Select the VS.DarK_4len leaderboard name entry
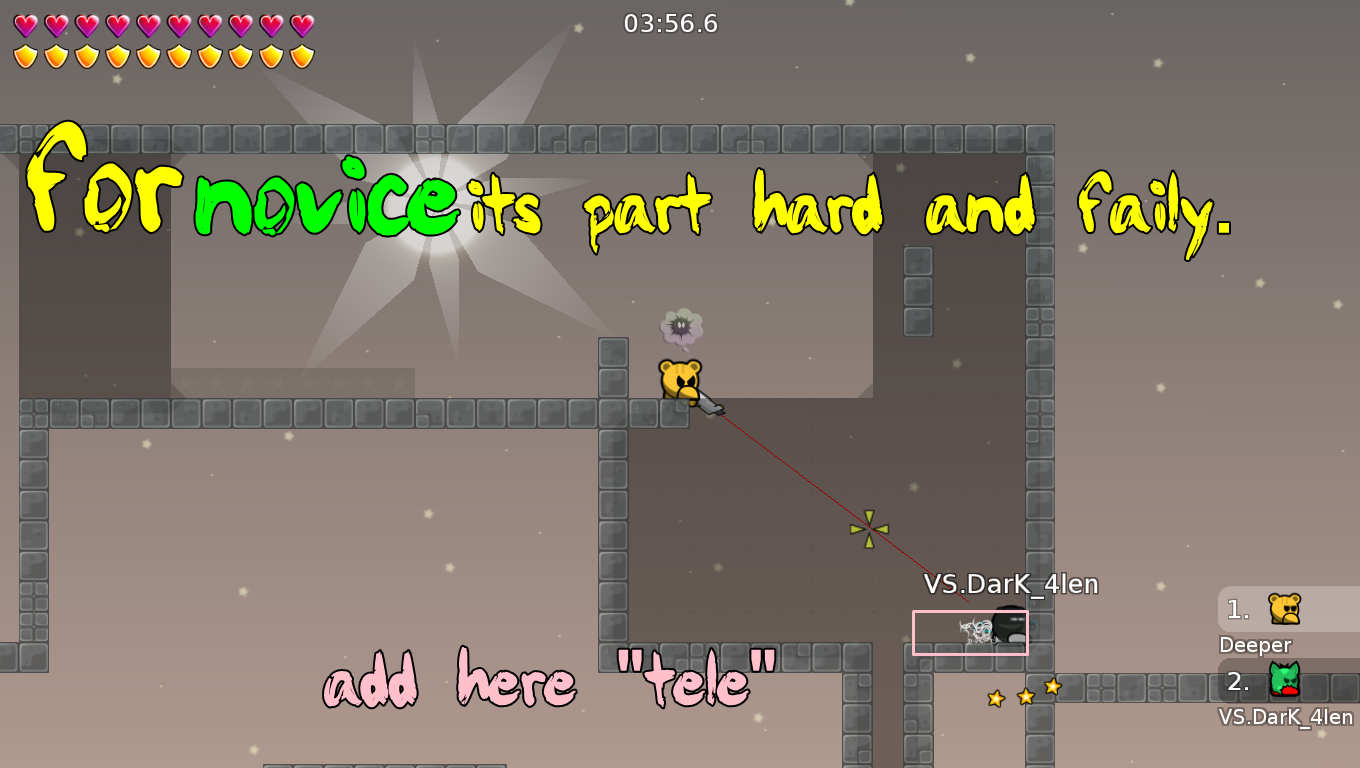The width and height of the screenshot is (1360, 768). pyautogui.click(x=1283, y=717)
